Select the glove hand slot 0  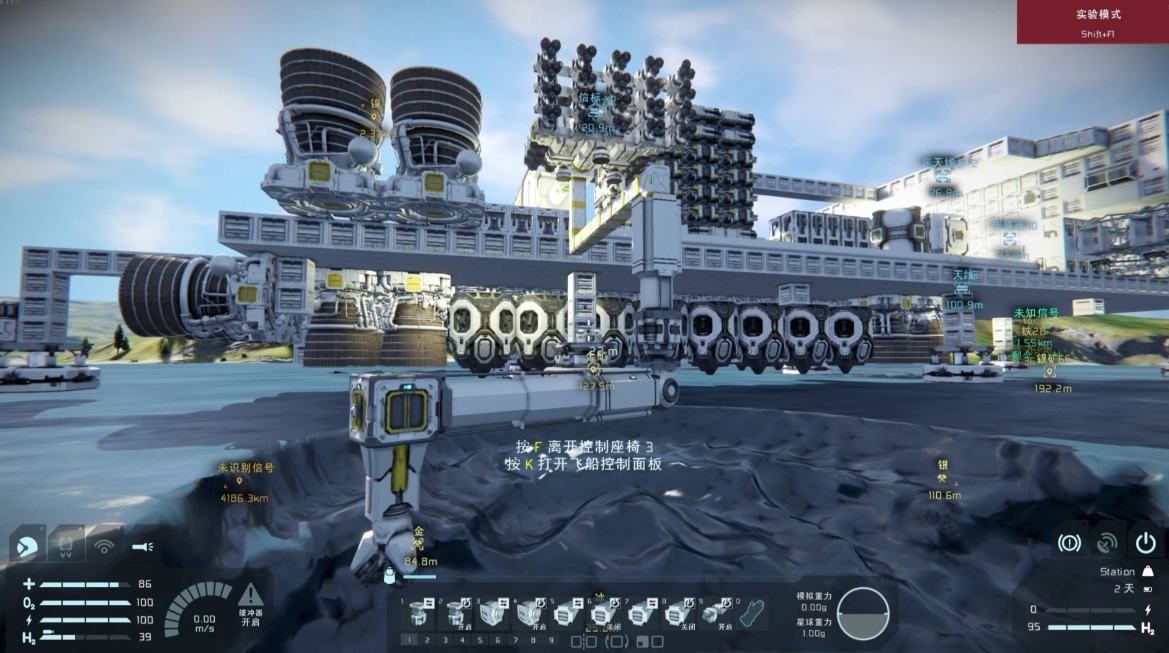pos(752,612)
